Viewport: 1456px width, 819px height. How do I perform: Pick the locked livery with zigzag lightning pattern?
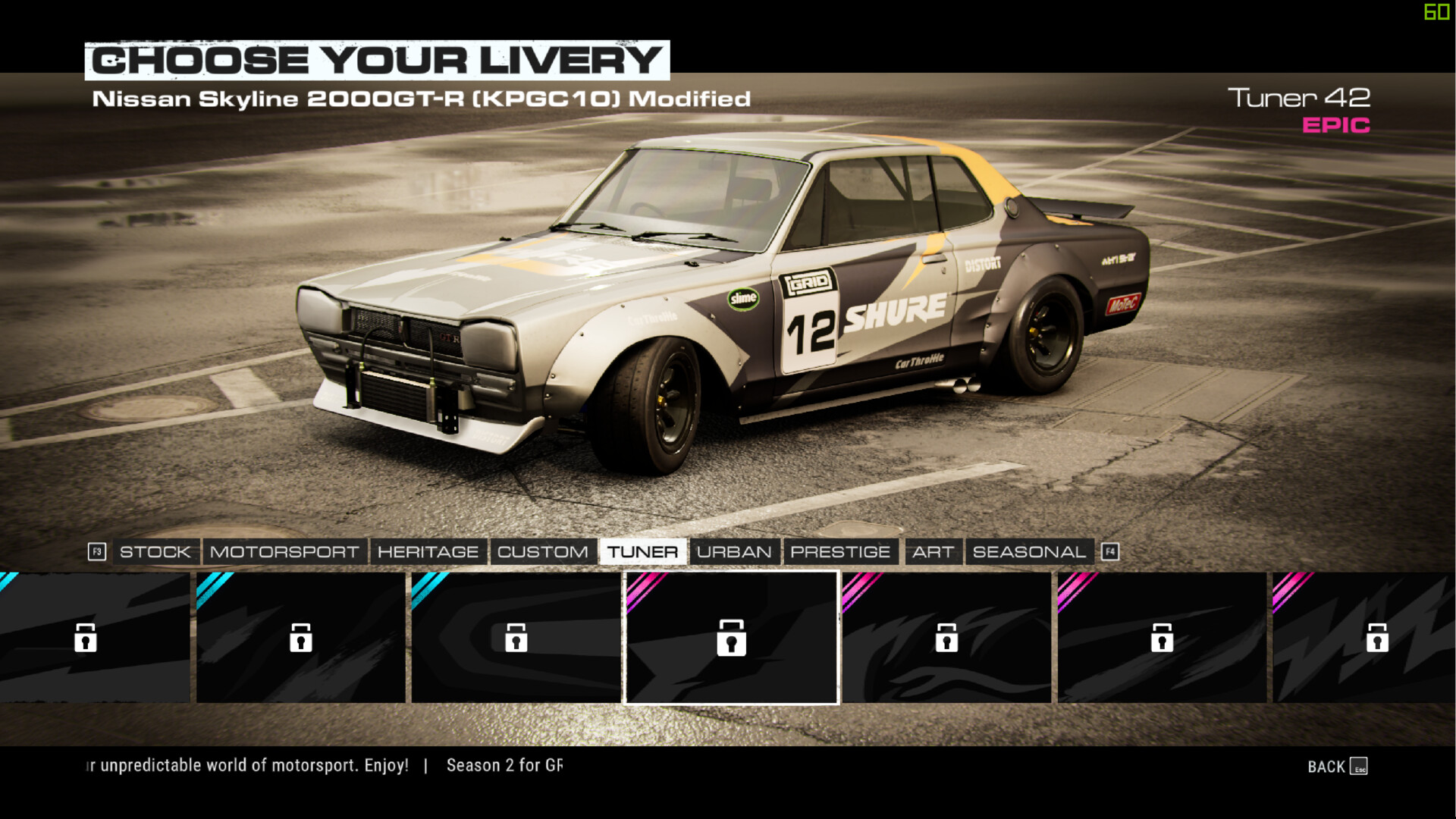click(1365, 638)
